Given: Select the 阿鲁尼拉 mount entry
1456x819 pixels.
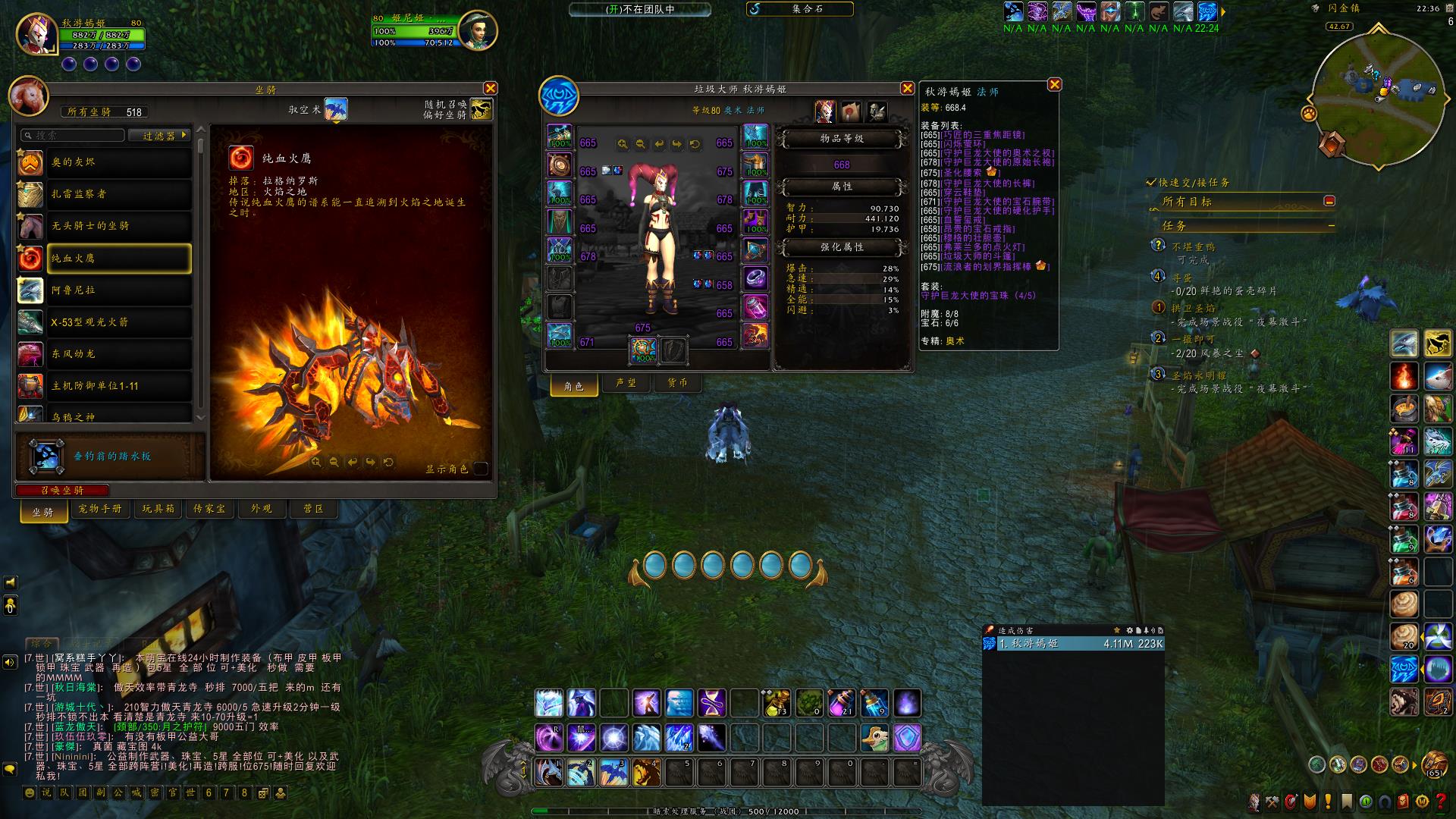Looking at the screenshot, I should pyautogui.click(x=118, y=290).
